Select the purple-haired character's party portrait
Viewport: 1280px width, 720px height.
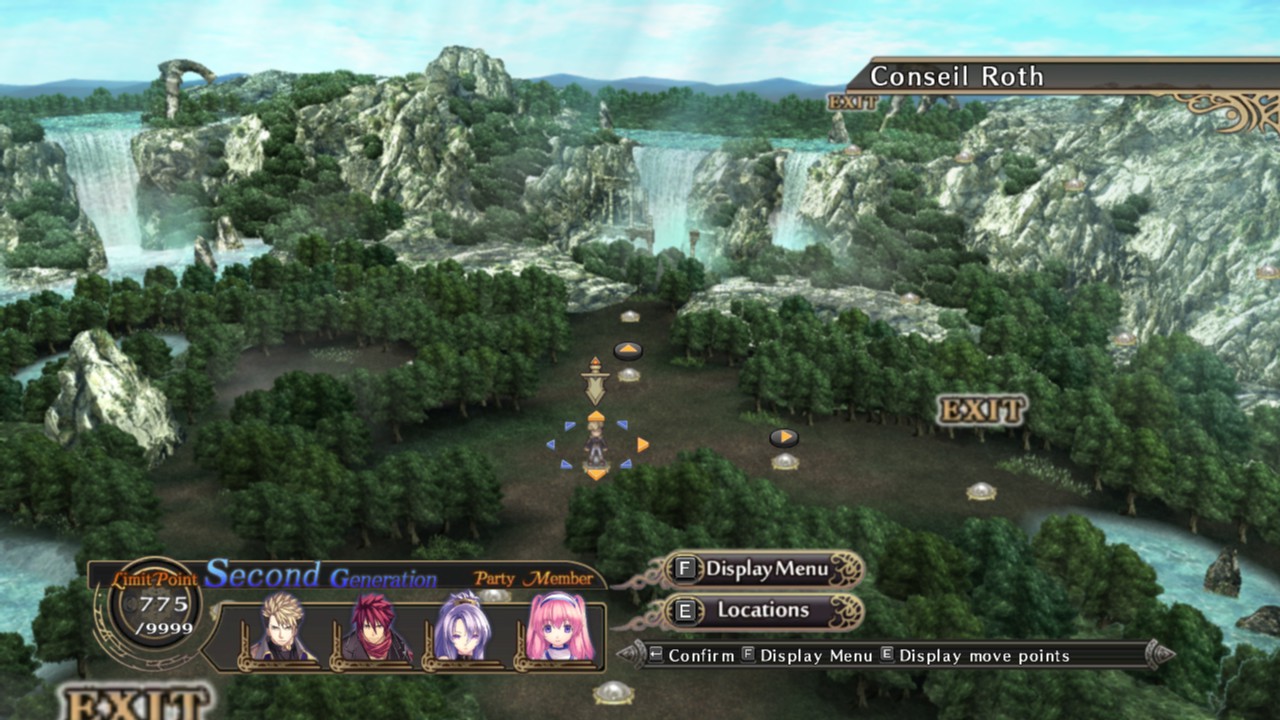462,627
